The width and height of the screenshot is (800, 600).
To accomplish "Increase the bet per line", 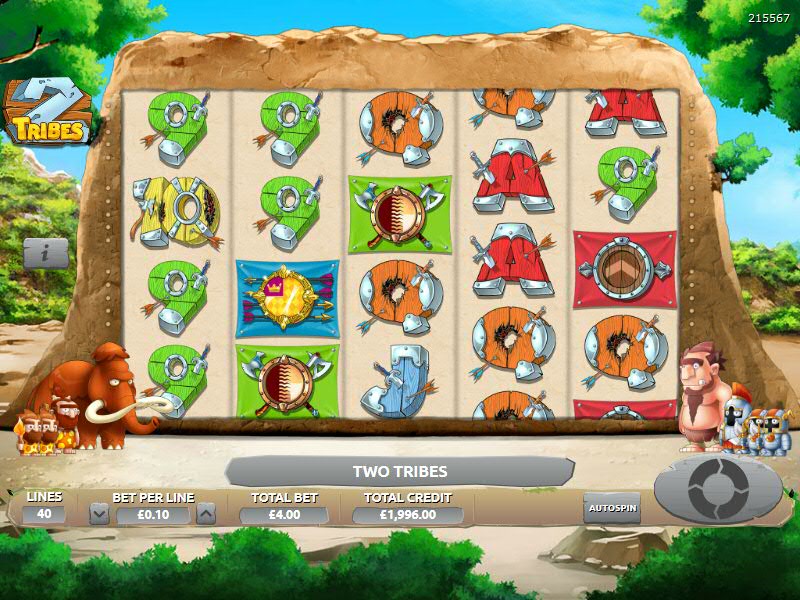I will (x=205, y=514).
